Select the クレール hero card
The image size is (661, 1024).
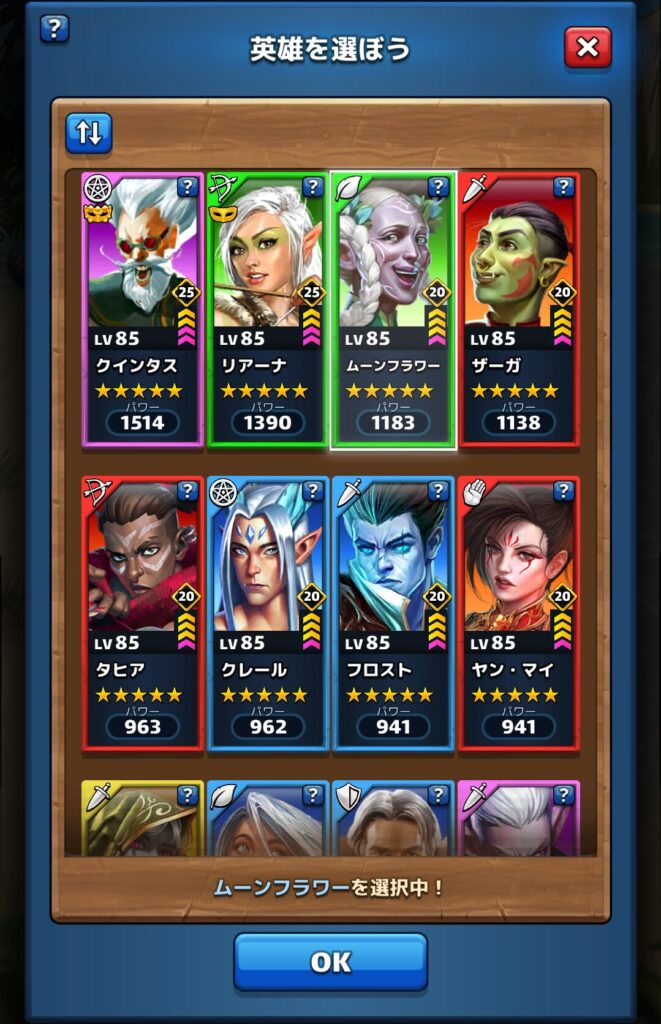267,614
